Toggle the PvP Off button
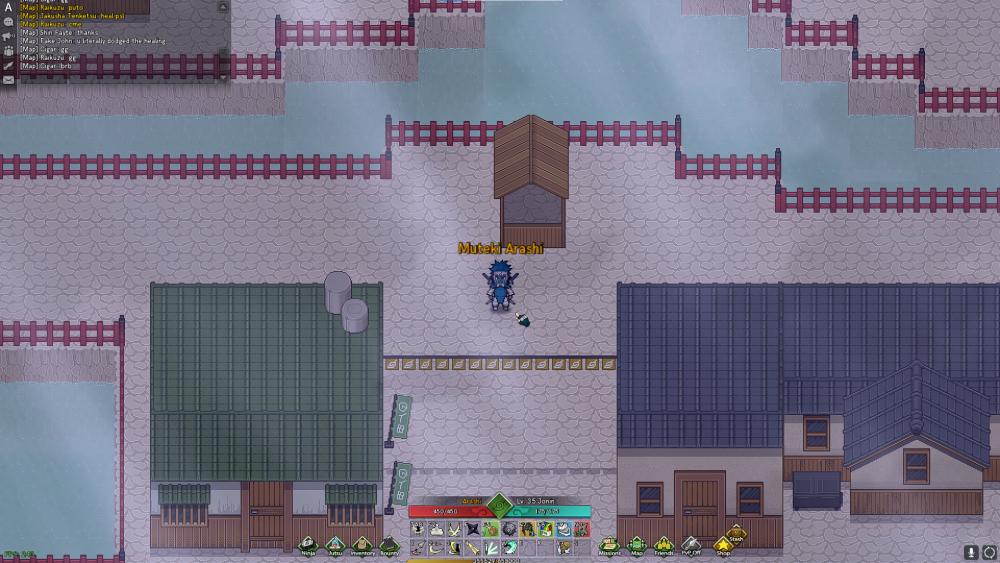Image resolution: width=1000 pixels, height=563 pixels. pyautogui.click(x=691, y=544)
